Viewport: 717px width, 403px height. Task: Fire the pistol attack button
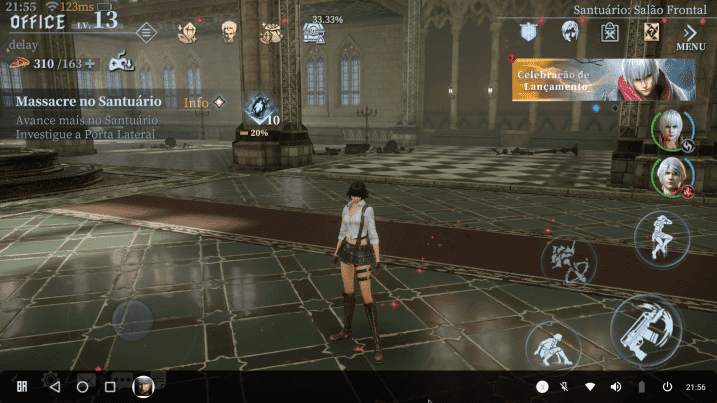646,330
